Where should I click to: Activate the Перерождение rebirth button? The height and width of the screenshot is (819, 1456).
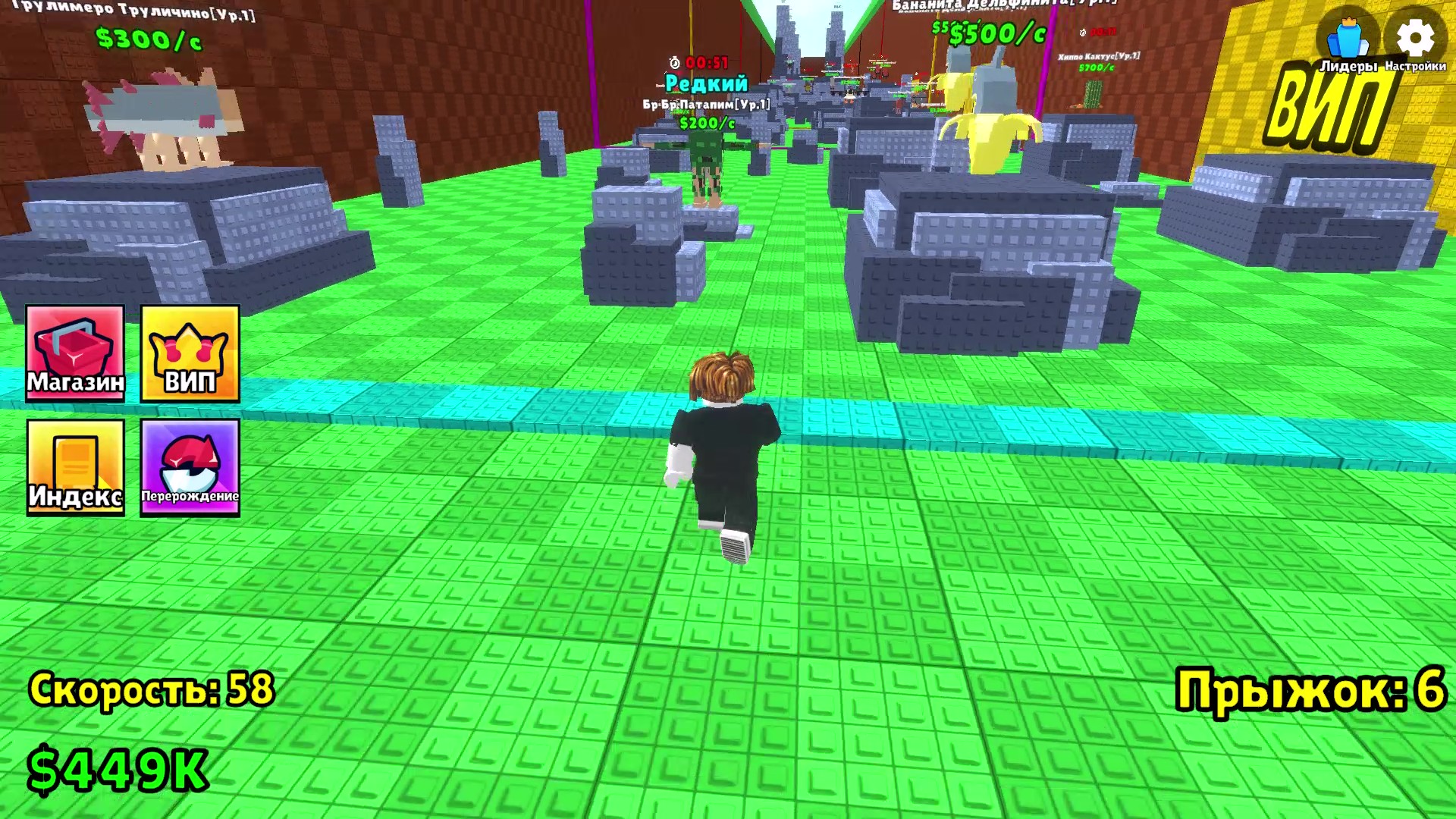[190, 467]
